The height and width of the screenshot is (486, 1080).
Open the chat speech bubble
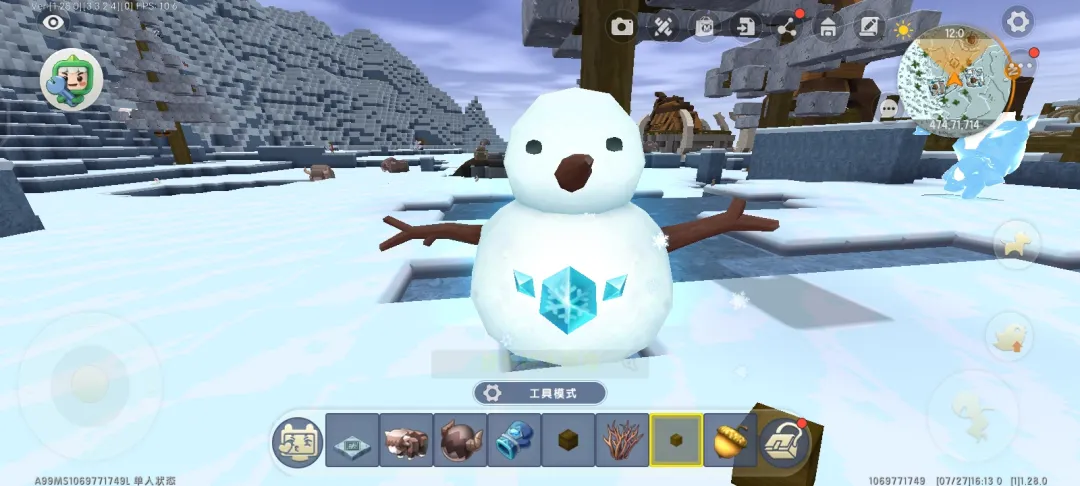[x=889, y=107]
